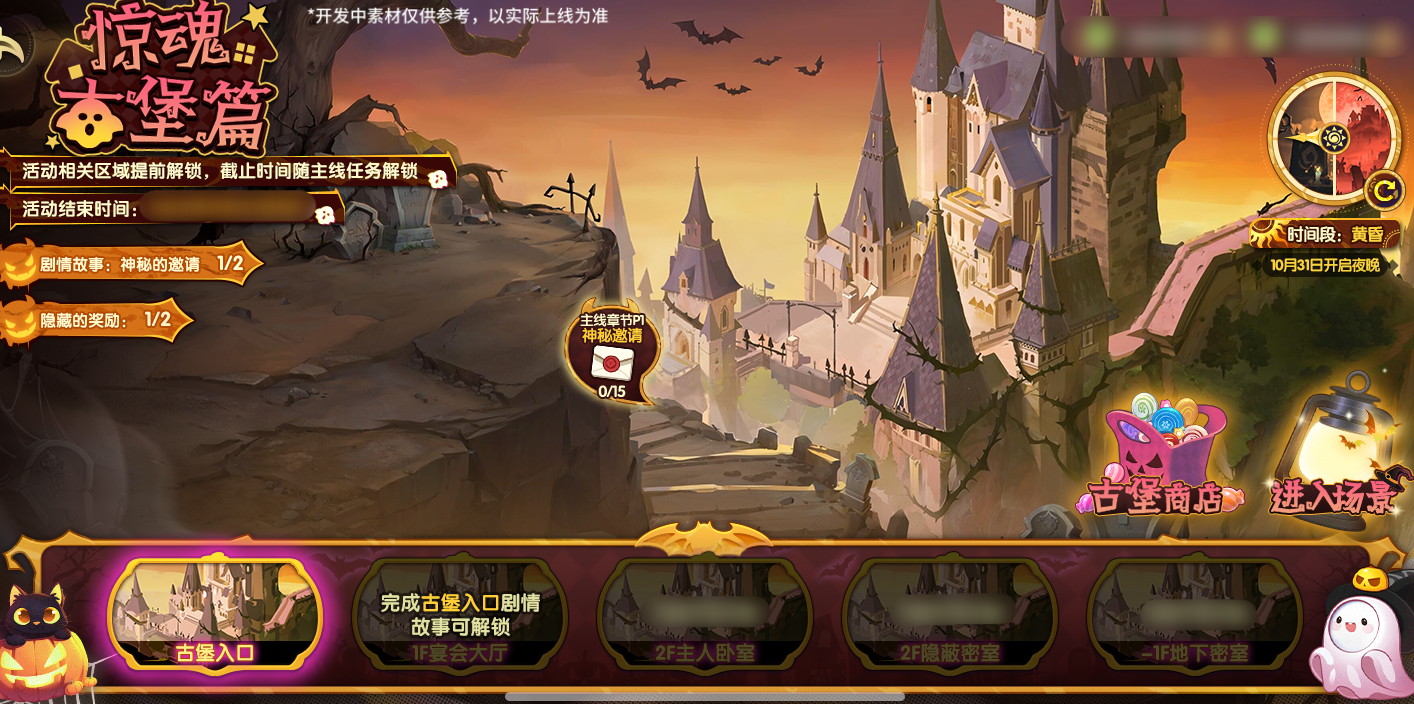Enter the scene via 进入场景 lantern
Image resolution: width=1414 pixels, height=704 pixels.
point(1334,450)
